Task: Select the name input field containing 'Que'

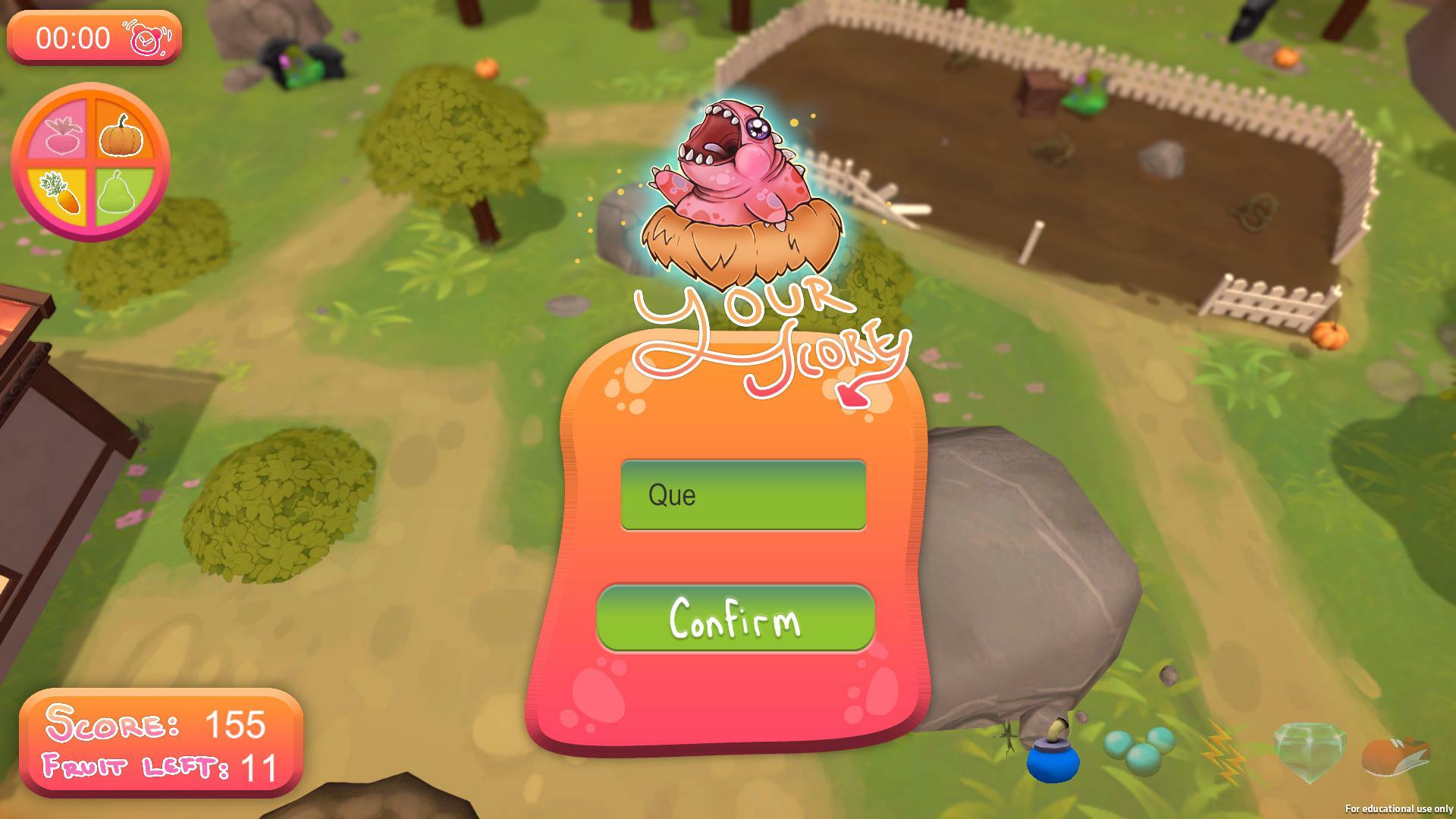Action: point(743,495)
